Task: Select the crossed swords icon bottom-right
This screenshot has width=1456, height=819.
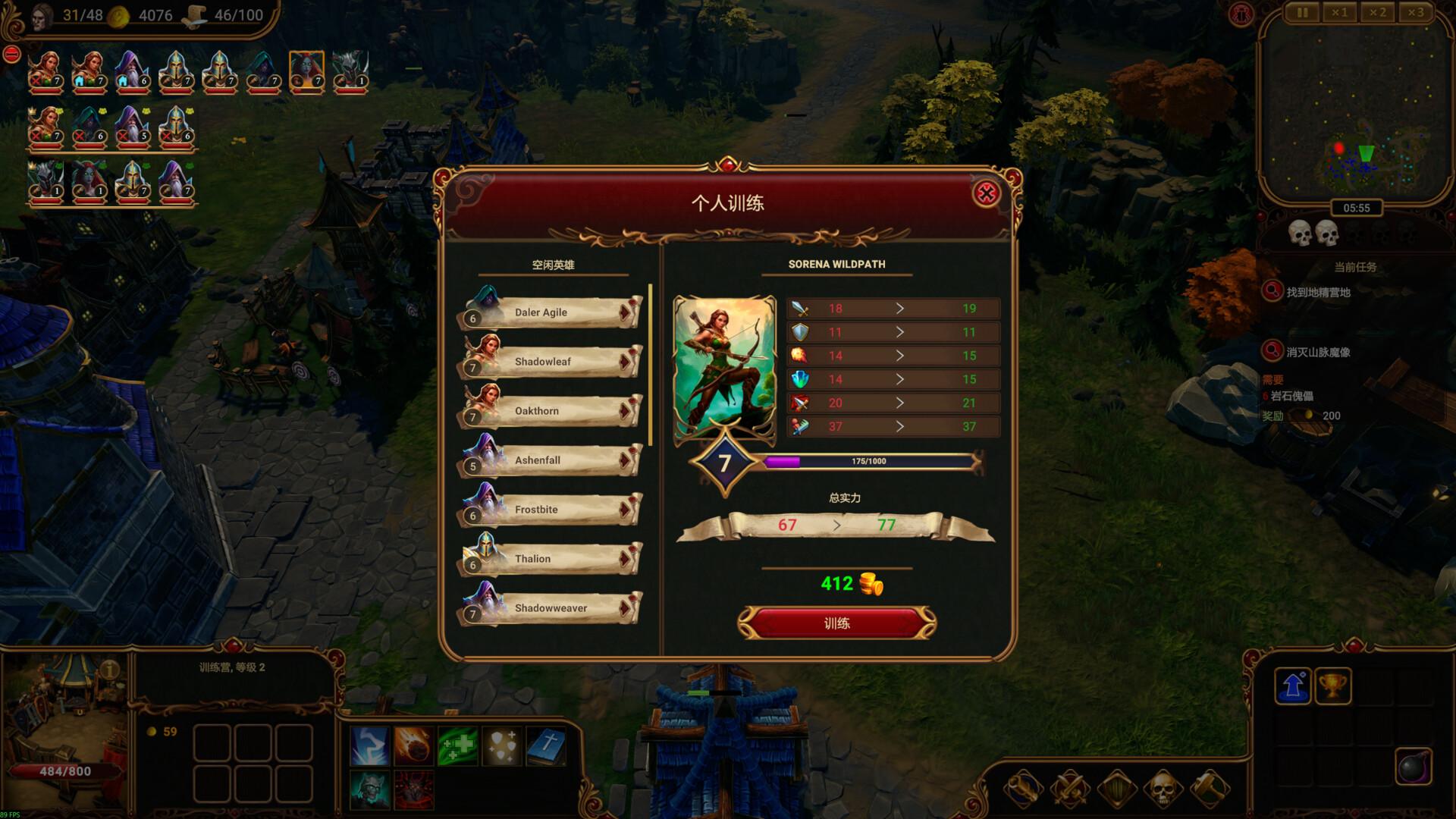Action: pos(1070,789)
